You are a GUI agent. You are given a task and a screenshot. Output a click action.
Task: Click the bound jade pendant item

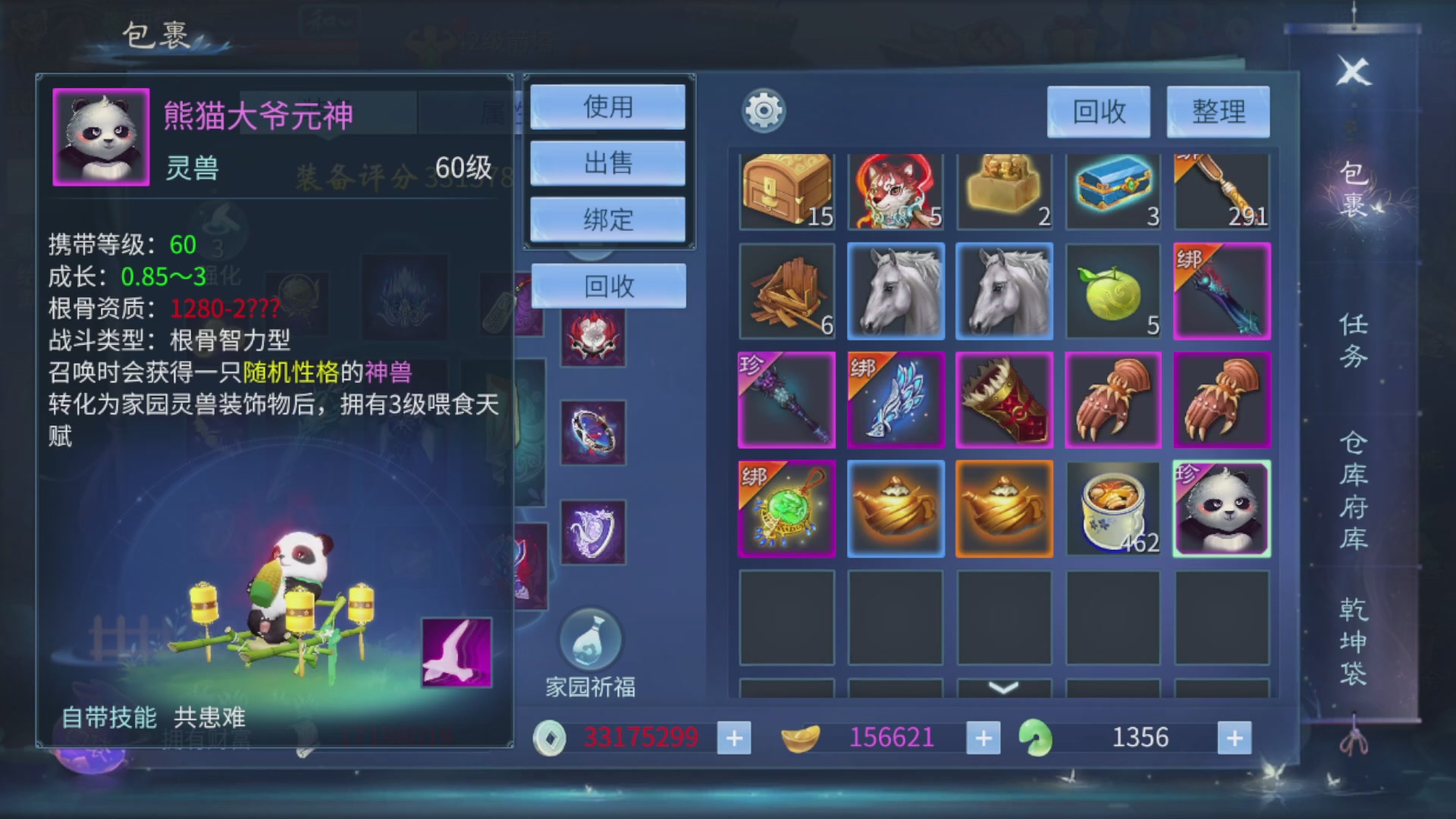coord(786,509)
